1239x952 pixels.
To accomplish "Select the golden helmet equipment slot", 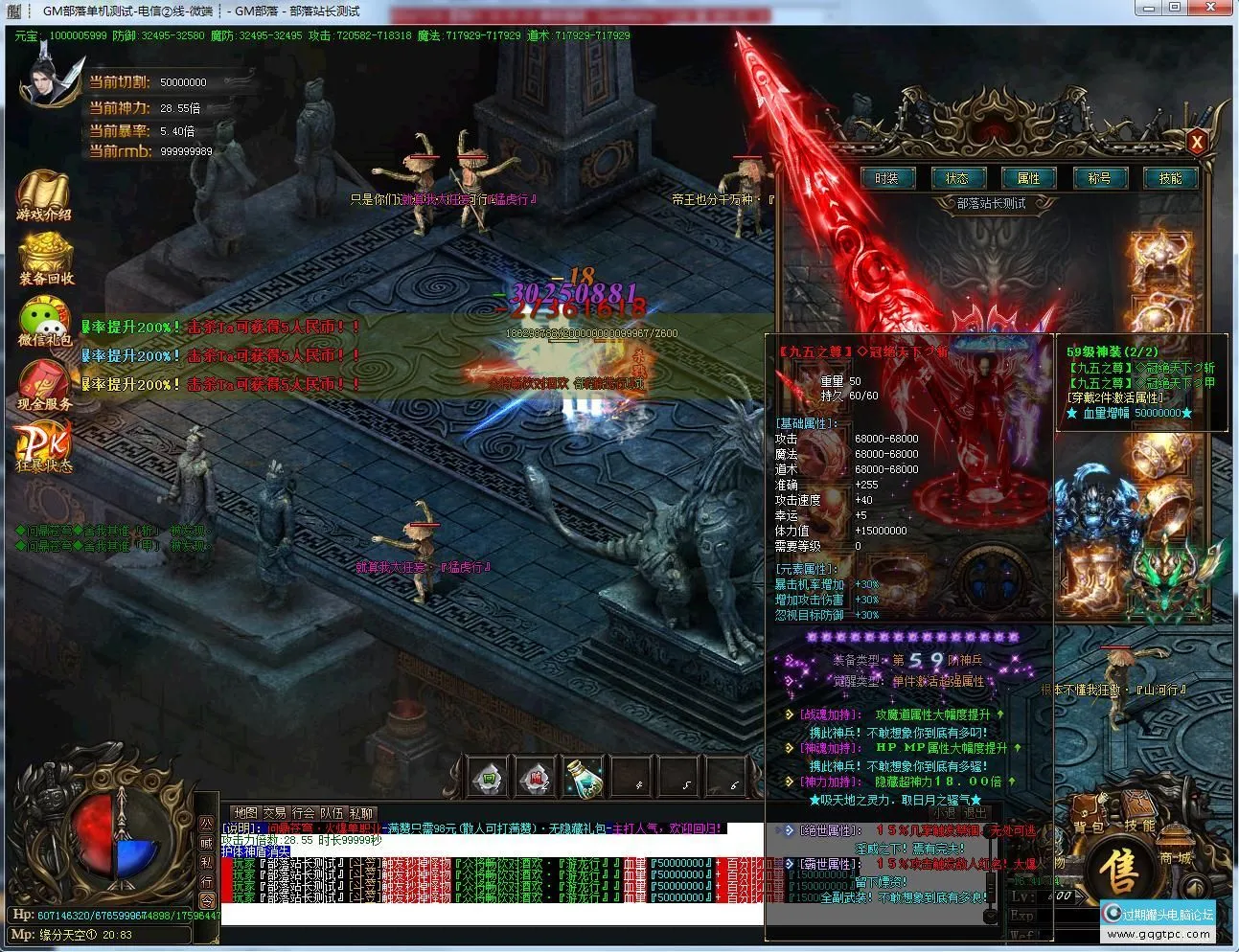I will click(1159, 257).
